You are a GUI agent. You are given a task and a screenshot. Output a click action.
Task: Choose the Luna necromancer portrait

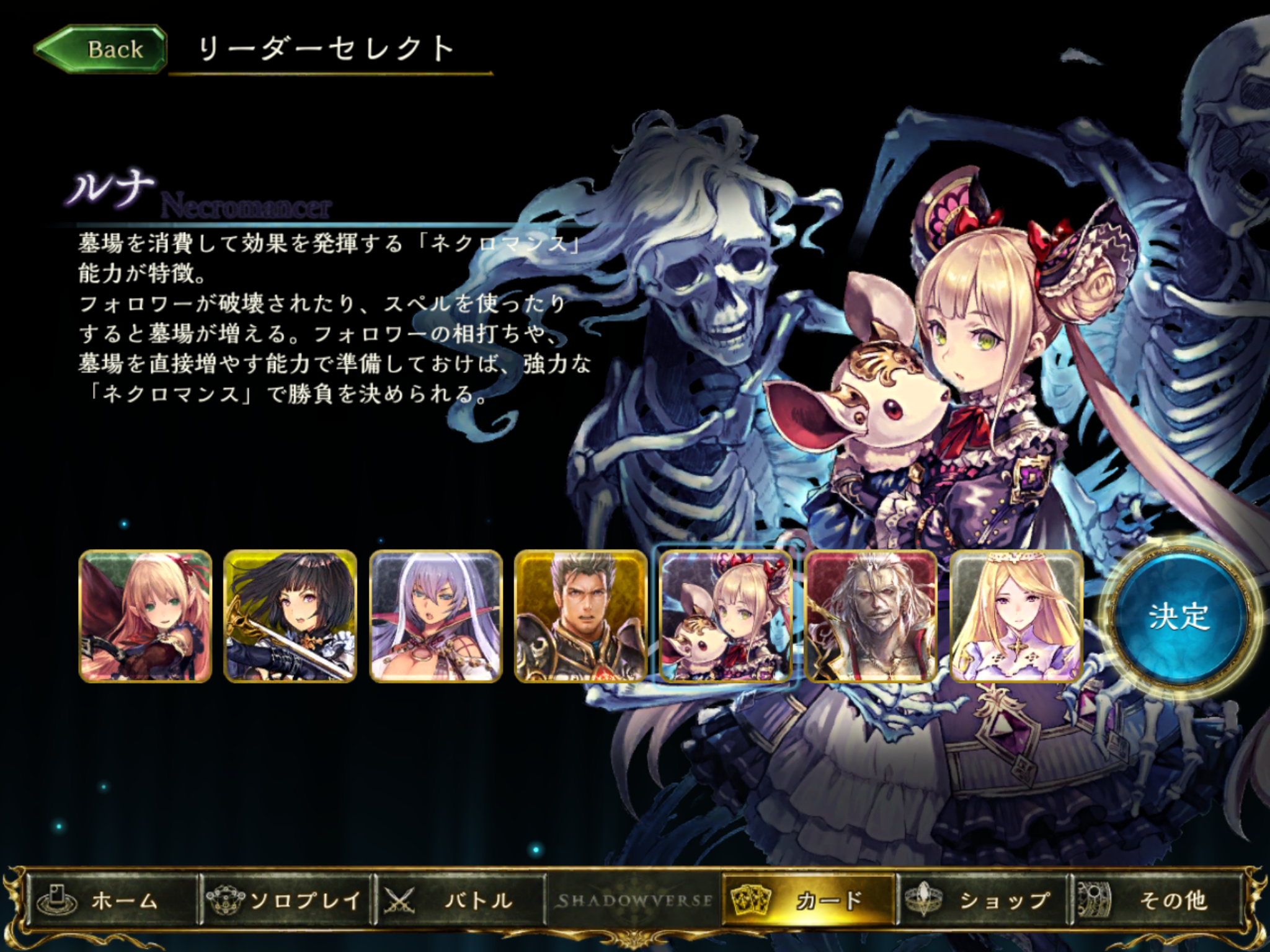coord(726,617)
